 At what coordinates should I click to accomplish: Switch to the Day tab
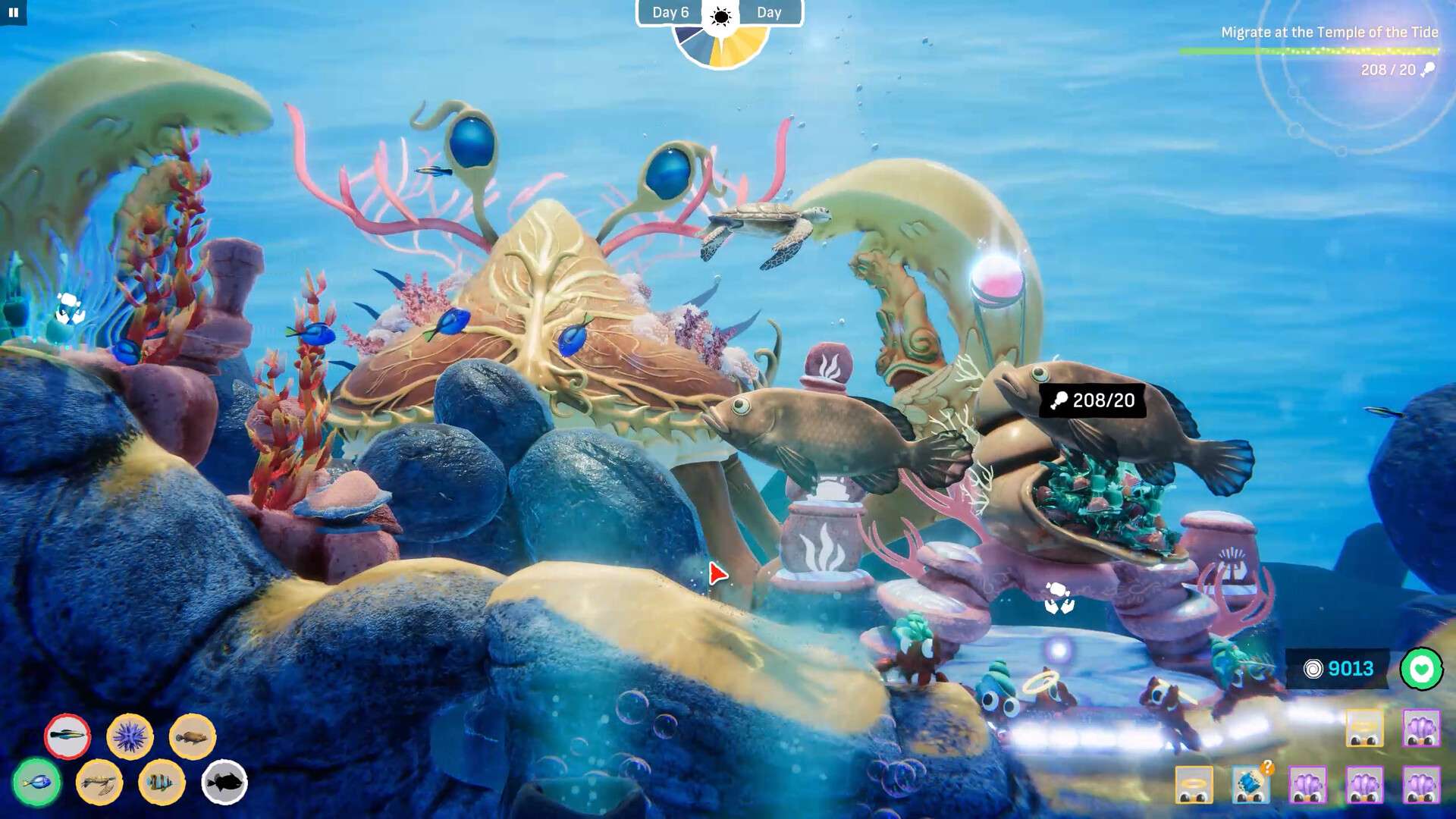(x=769, y=12)
